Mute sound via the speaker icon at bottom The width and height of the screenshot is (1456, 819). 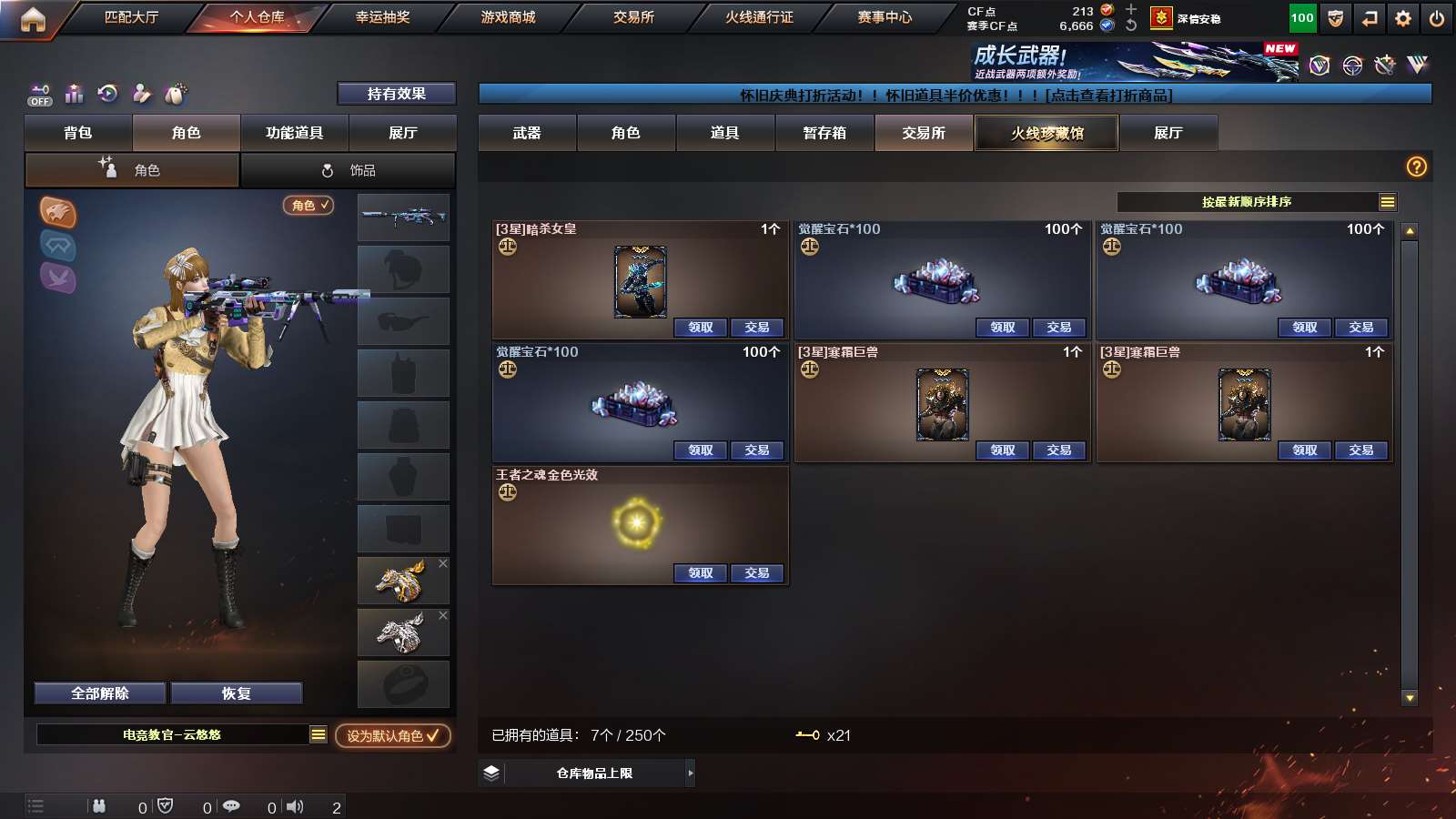pyautogui.click(x=296, y=805)
